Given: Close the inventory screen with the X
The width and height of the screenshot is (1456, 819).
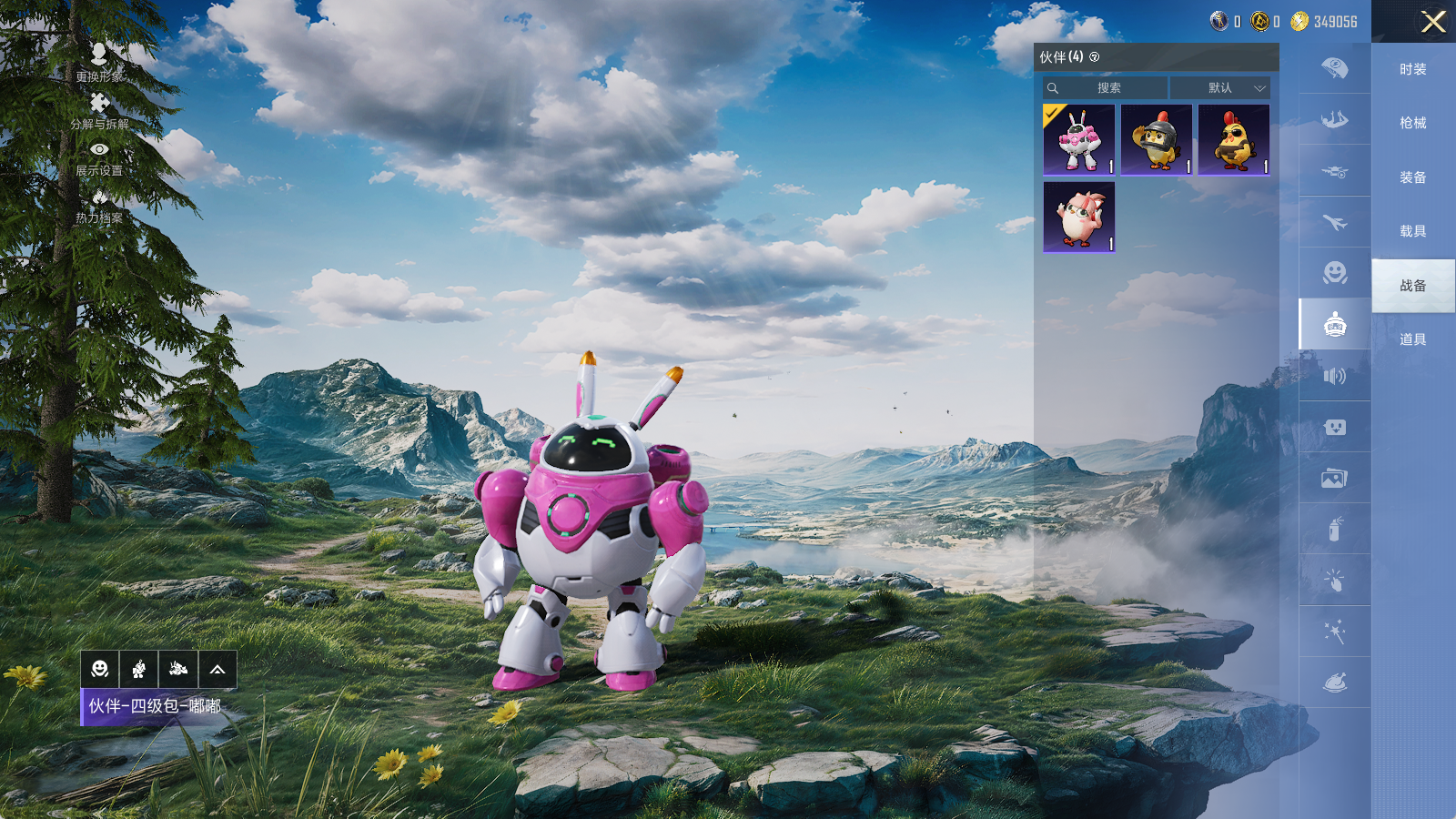Looking at the screenshot, I should tap(1433, 22).
